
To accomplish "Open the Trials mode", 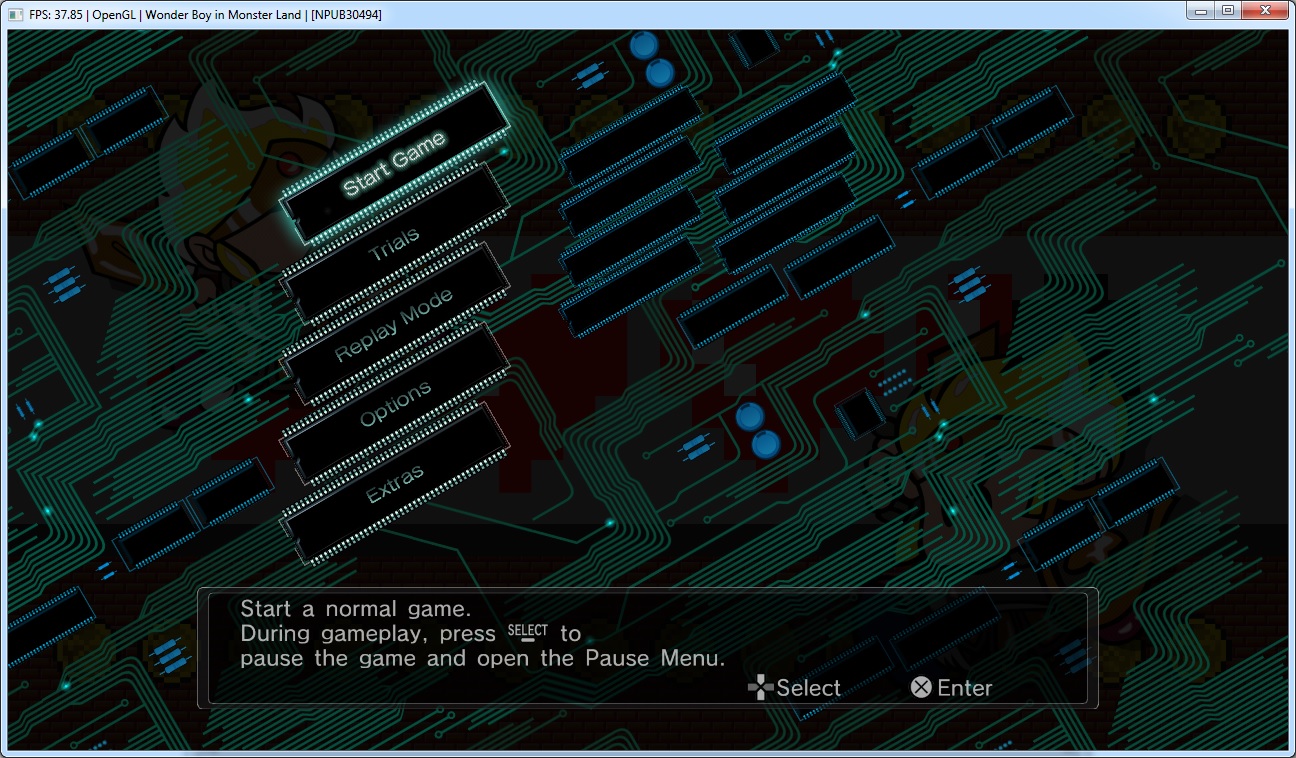I will click(394, 245).
